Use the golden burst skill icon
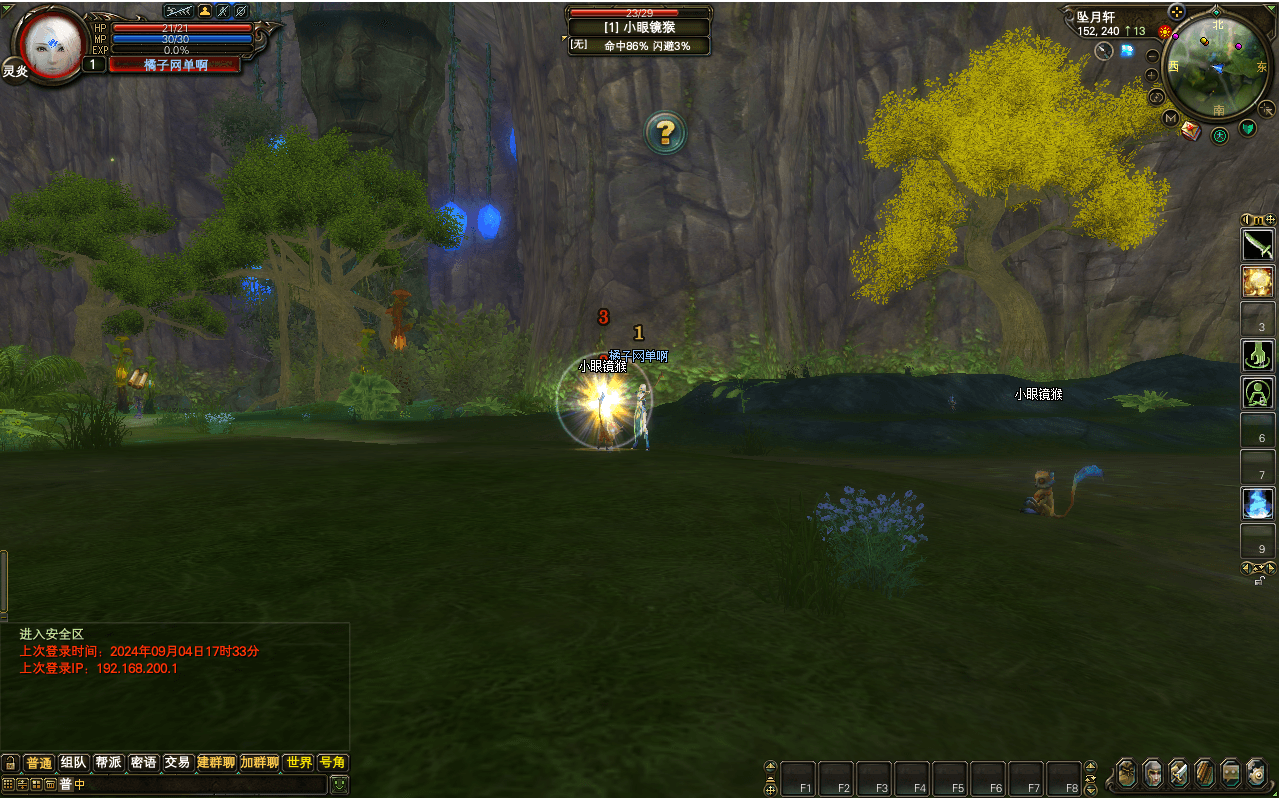Image resolution: width=1279 pixels, height=798 pixels. pos(1257,281)
